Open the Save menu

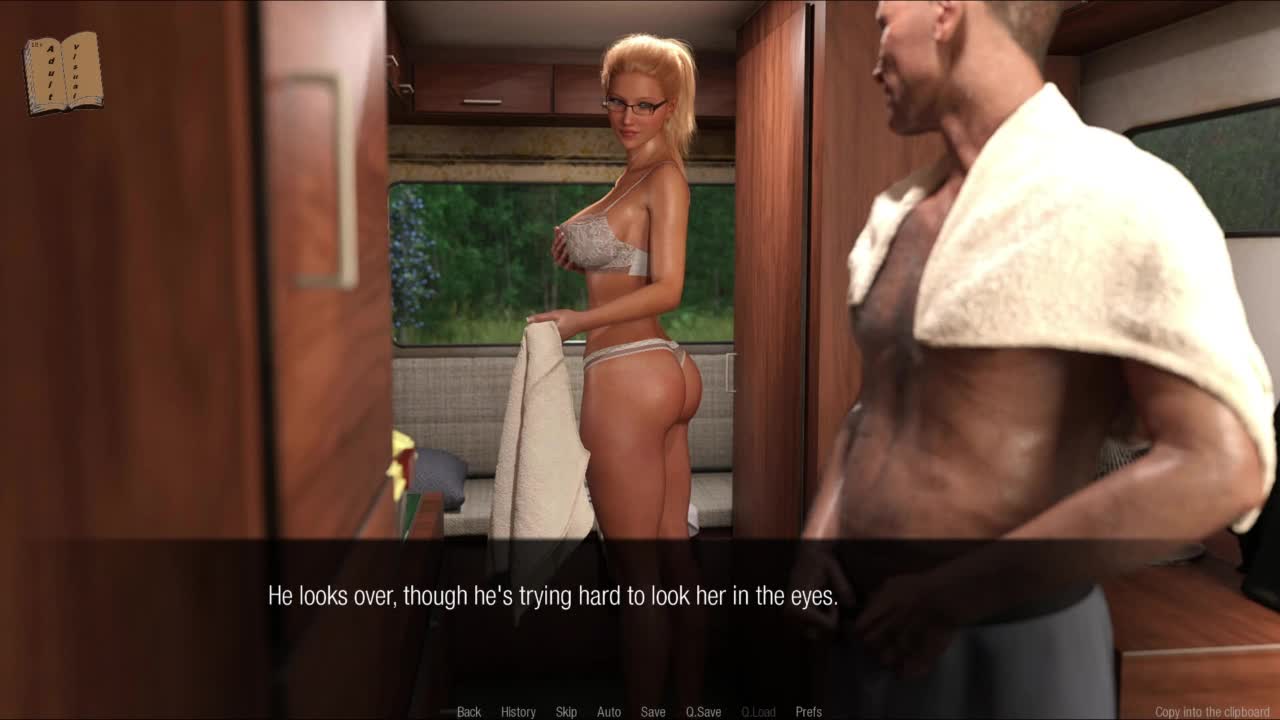pyautogui.click(x=653, y=712)
